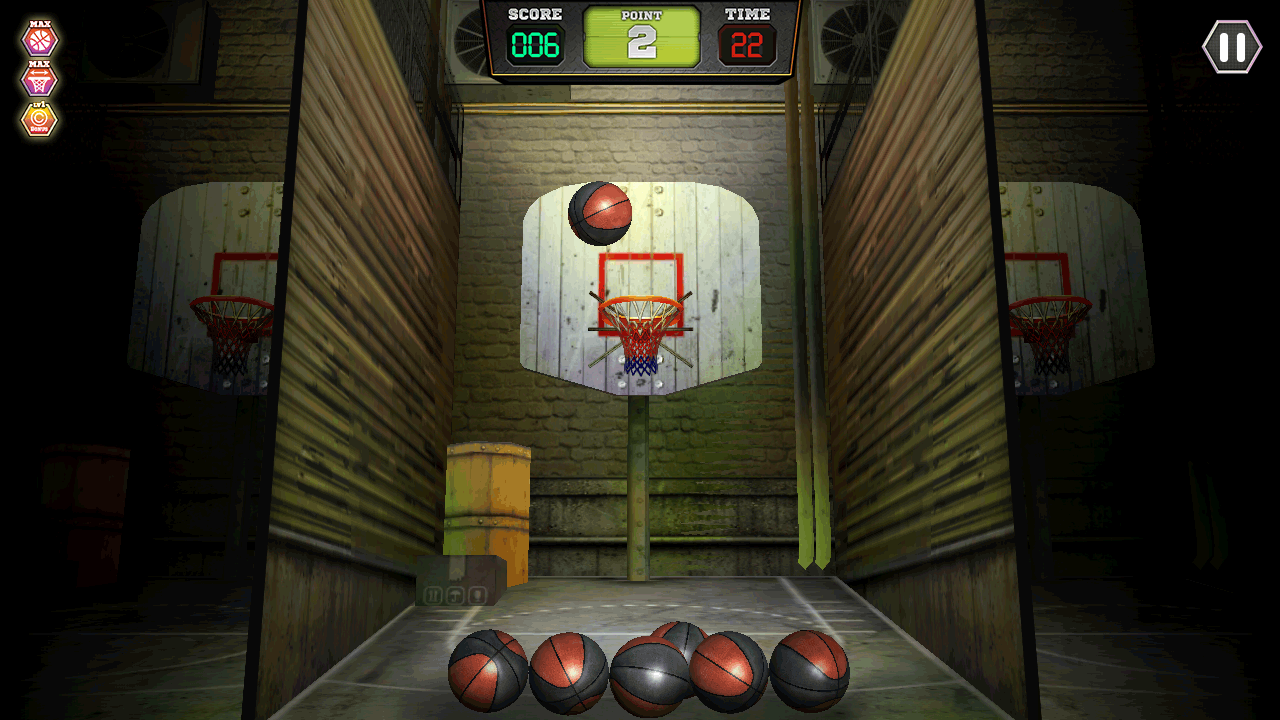Click the orange hoop rim
Screen dimensions: 1280x720
pyautogui.click(x=640, y=305)
